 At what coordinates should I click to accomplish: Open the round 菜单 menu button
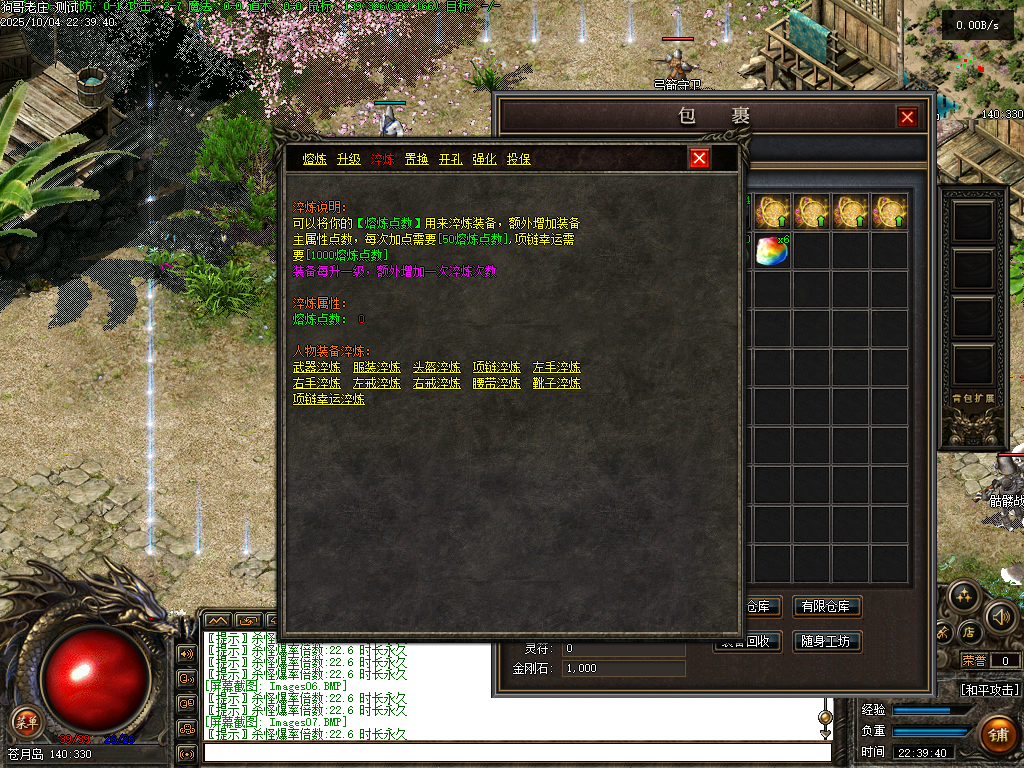click(x=26, y=721)
